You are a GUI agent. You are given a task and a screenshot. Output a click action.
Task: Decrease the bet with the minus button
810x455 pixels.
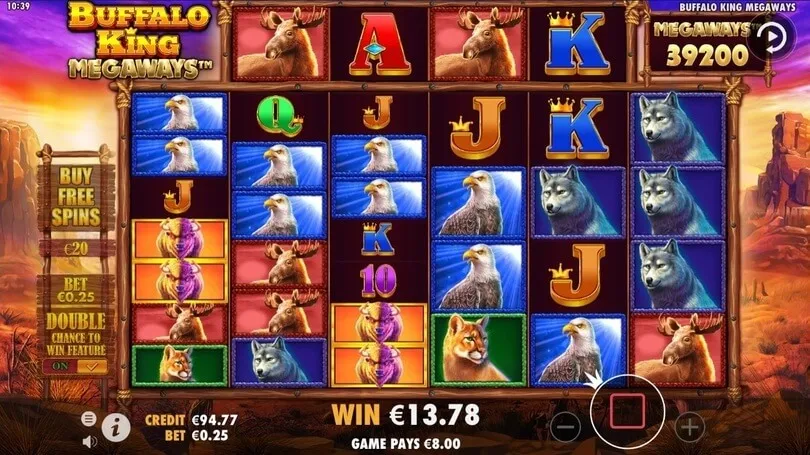click(565, 426)
